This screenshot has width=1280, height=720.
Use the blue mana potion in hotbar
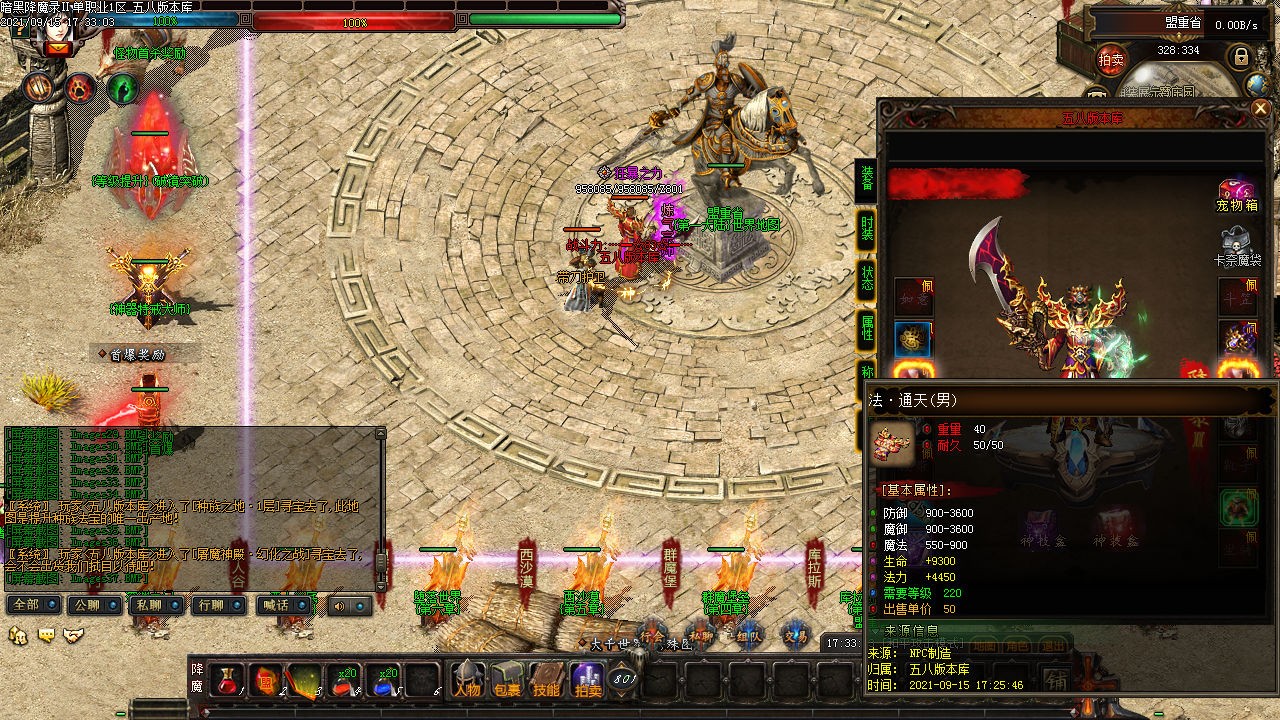[x=384, y=680]
